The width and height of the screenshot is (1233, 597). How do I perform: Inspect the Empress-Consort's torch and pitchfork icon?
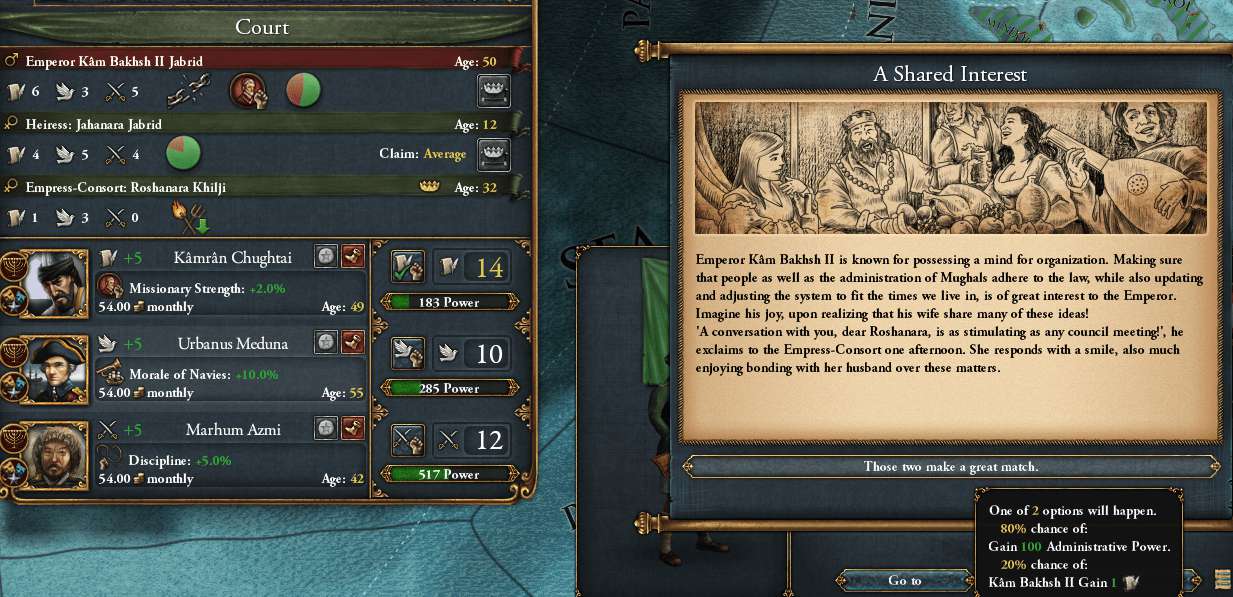[x=185, y=217]
